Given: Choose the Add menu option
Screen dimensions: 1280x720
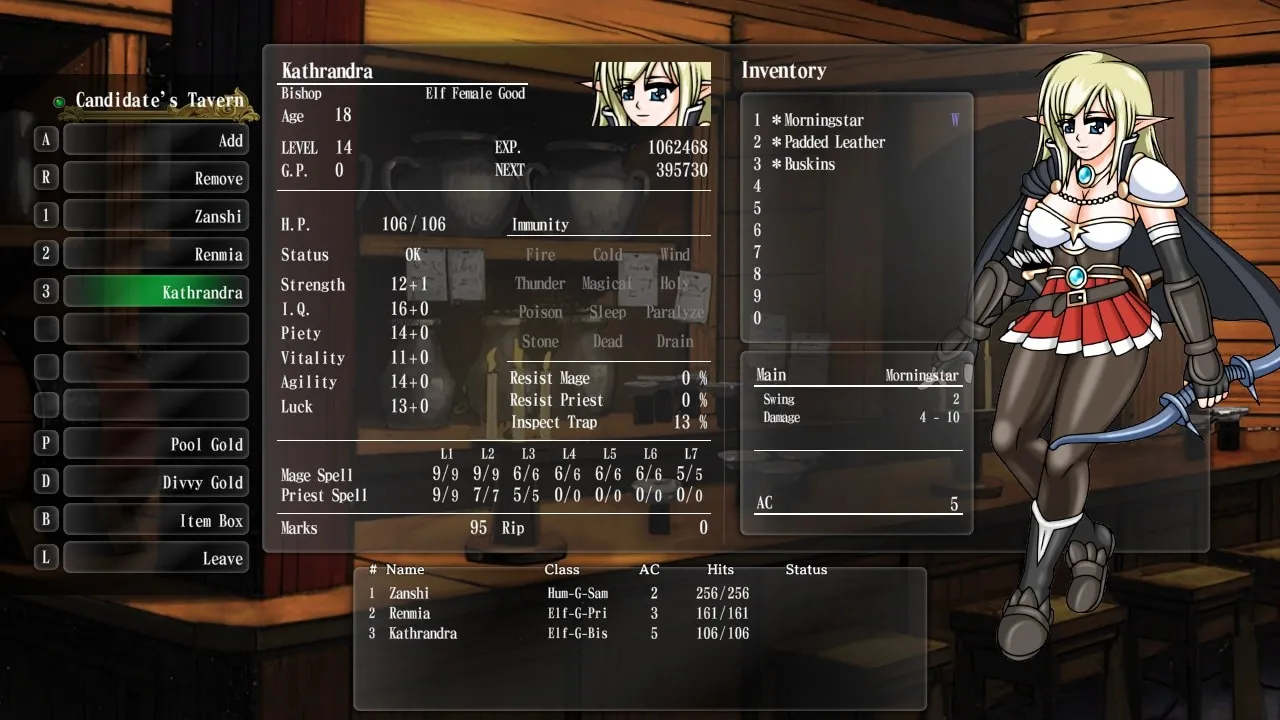Looking at the screenshot, I should 156,140.
